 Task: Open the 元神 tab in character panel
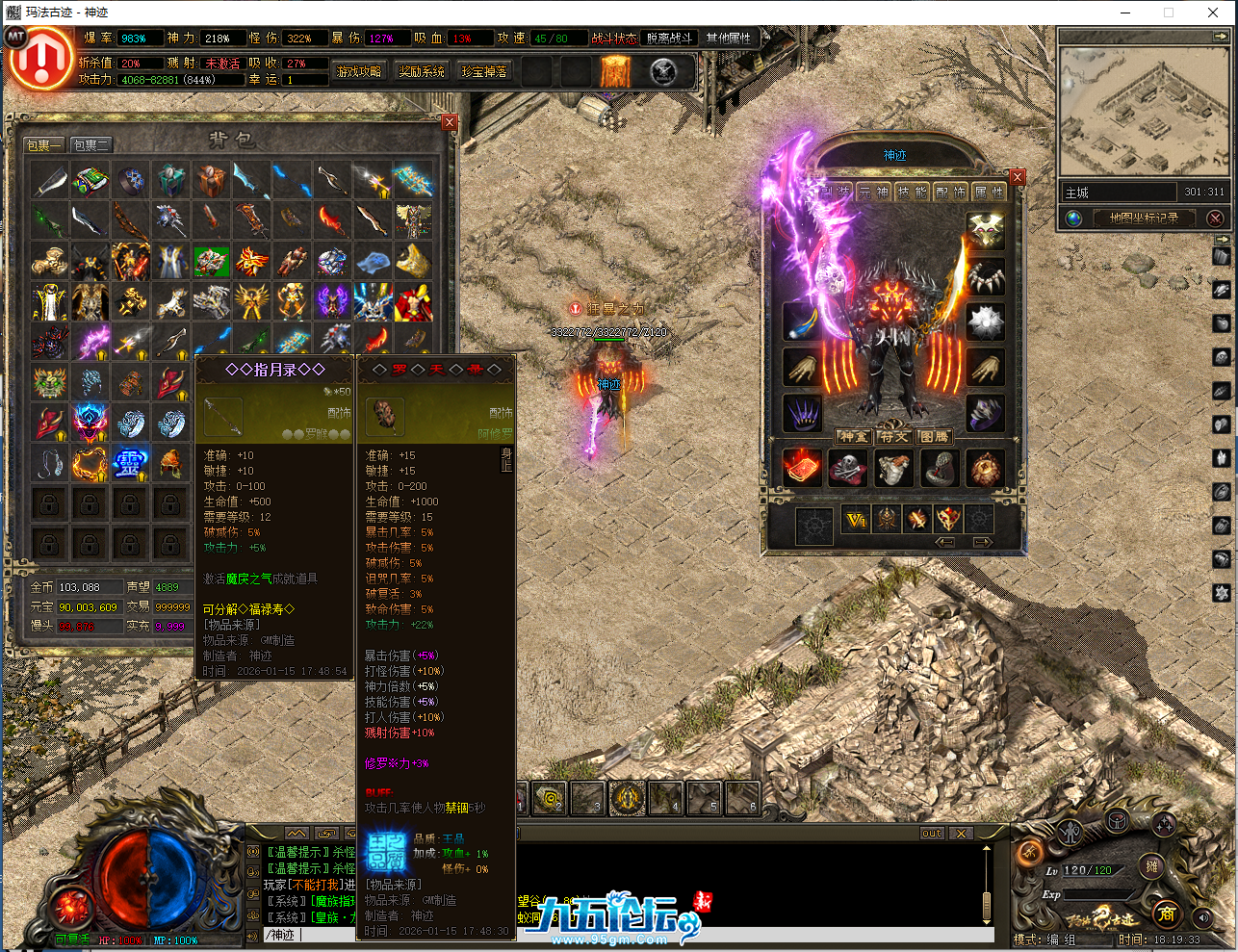click(x=873, y=193)
